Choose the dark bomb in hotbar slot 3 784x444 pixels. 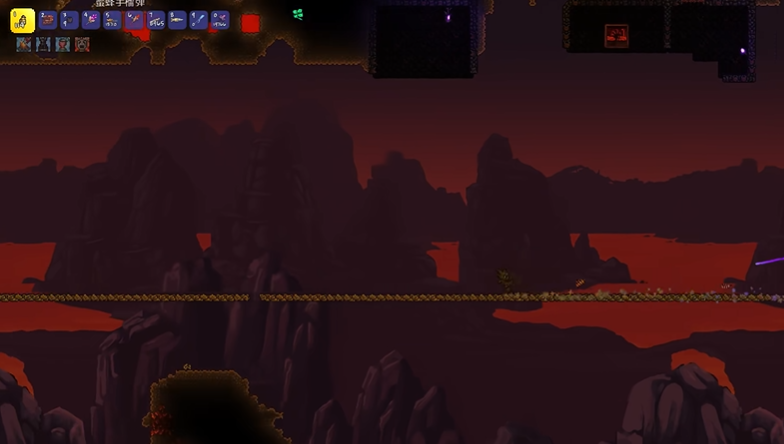tap(69, 20)
